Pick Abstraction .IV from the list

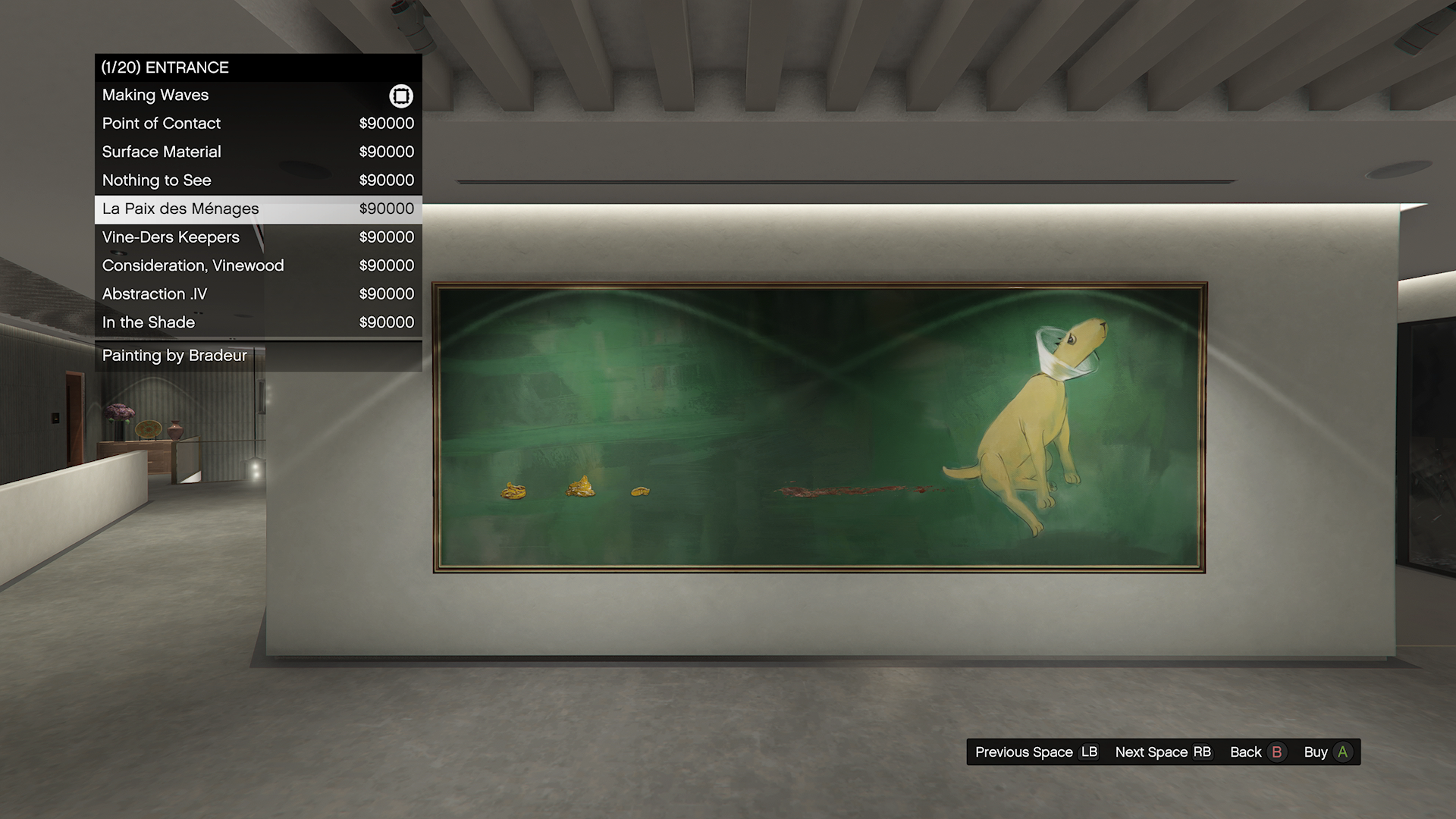click(258, 294)
